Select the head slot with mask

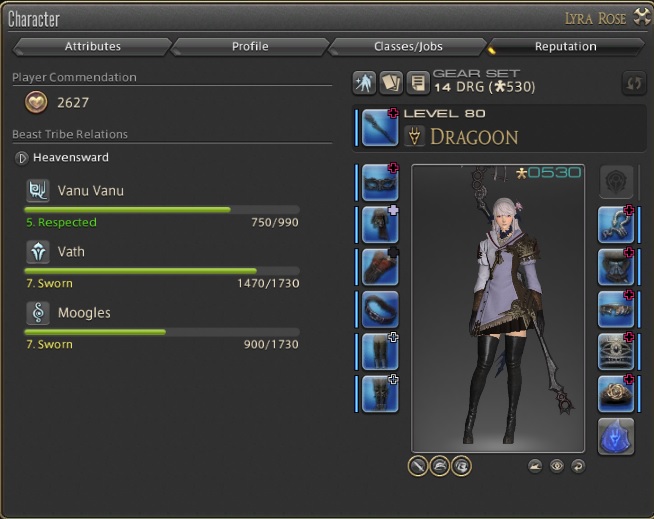click(x=380, y=184)
